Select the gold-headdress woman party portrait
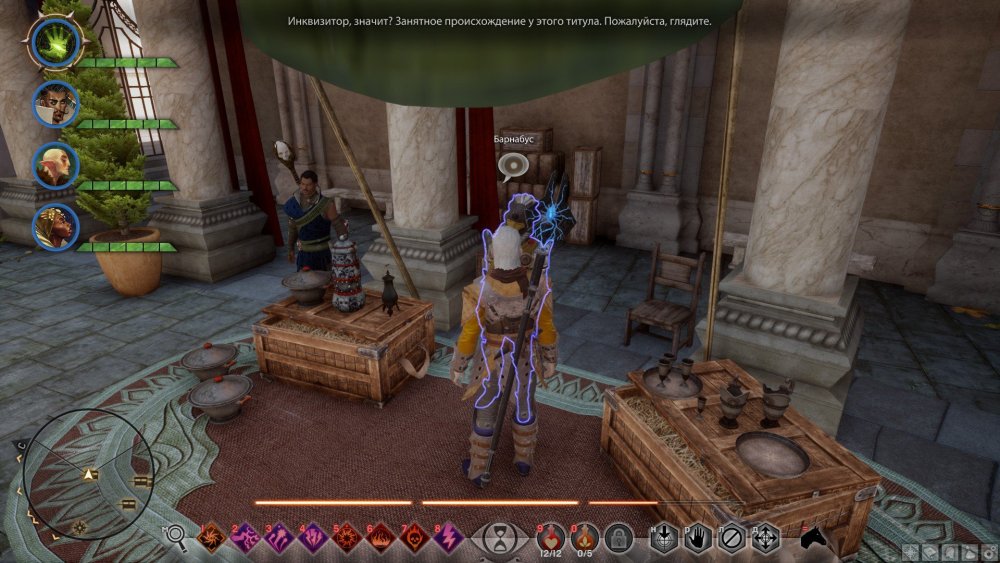 [x=55, y=227]
